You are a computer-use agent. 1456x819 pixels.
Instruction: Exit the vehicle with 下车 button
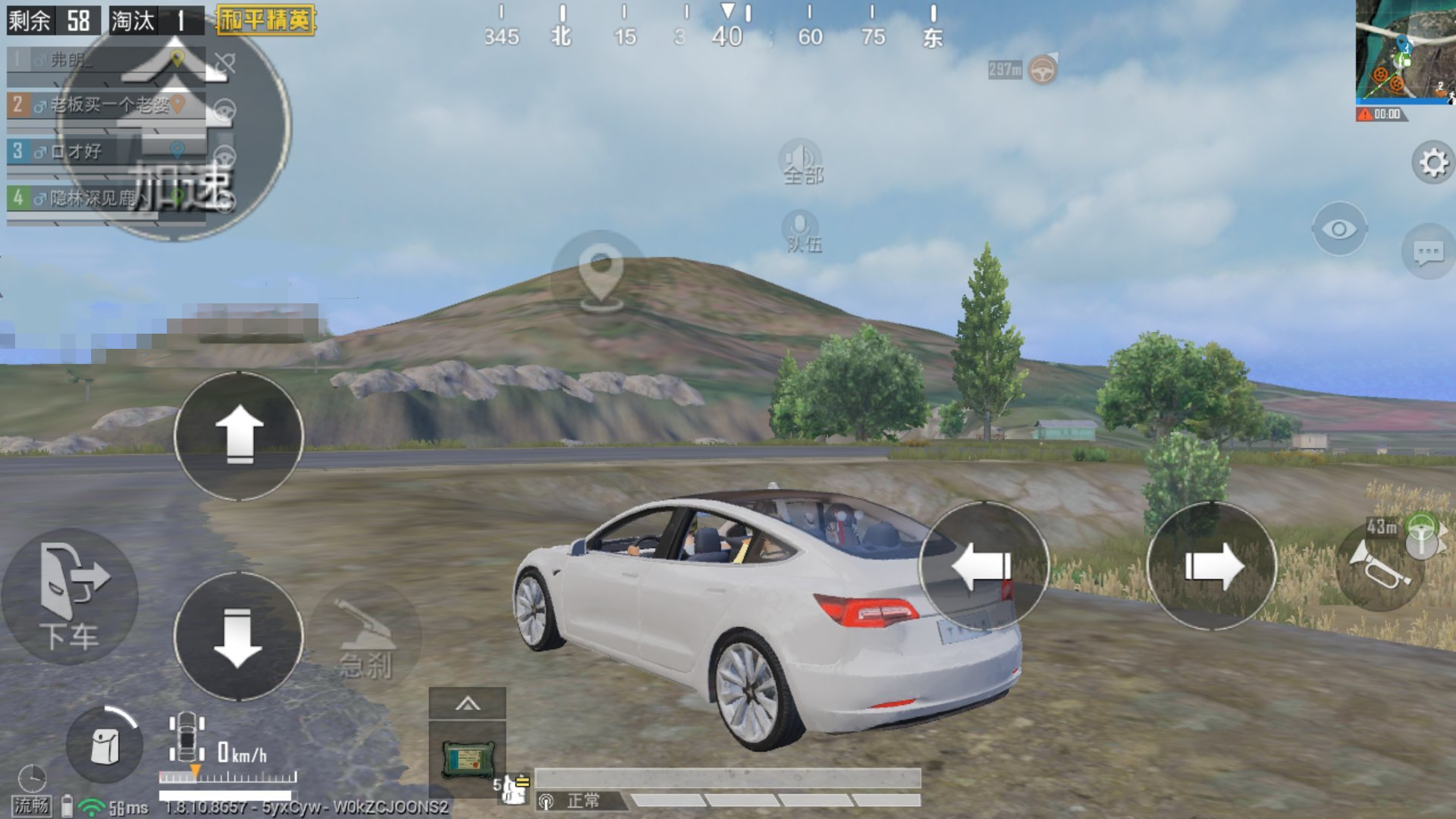(70, 597)
